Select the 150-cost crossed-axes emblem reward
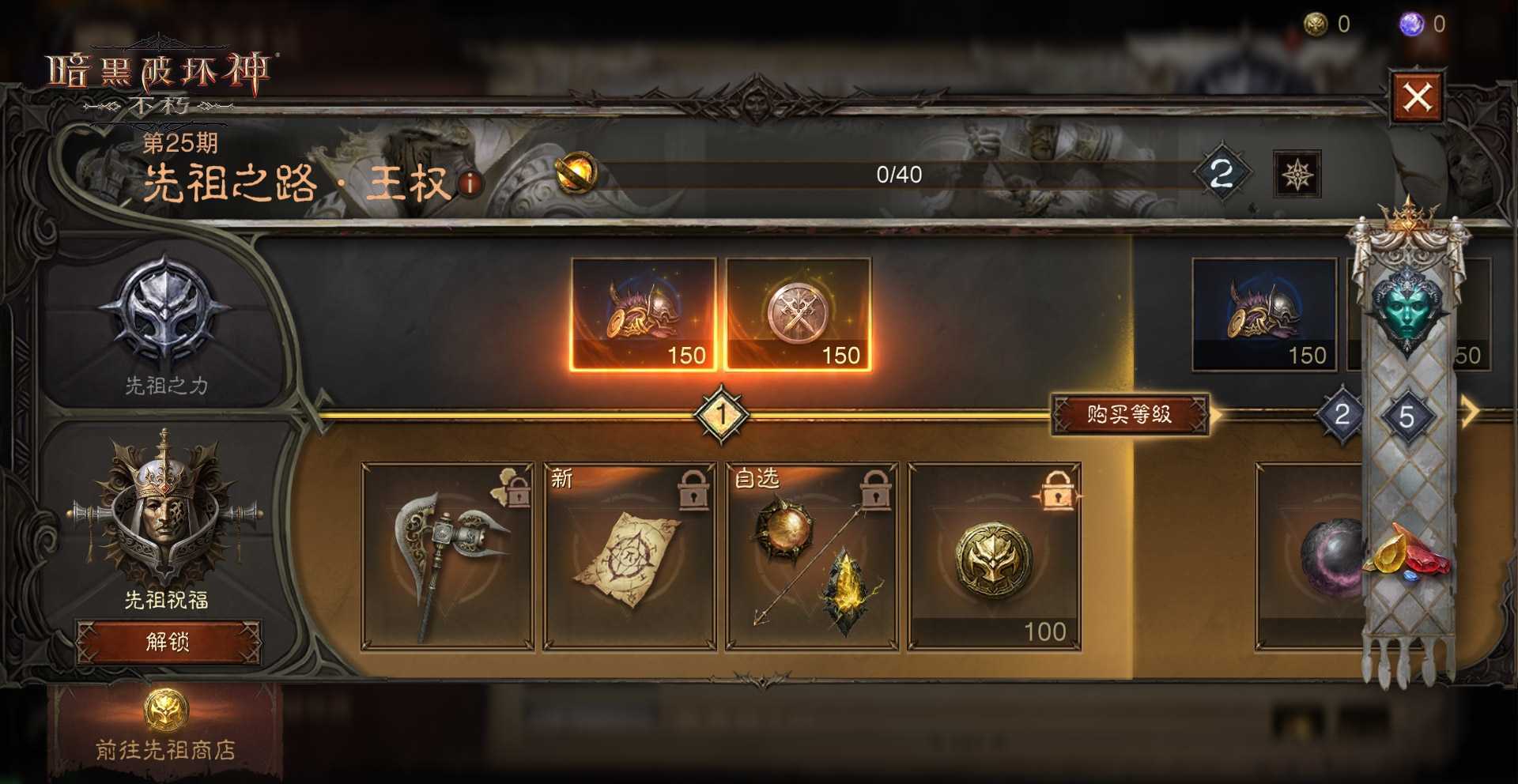This screenshot has width=1518, height=784. pyautogui.click(x=797, y=314)
